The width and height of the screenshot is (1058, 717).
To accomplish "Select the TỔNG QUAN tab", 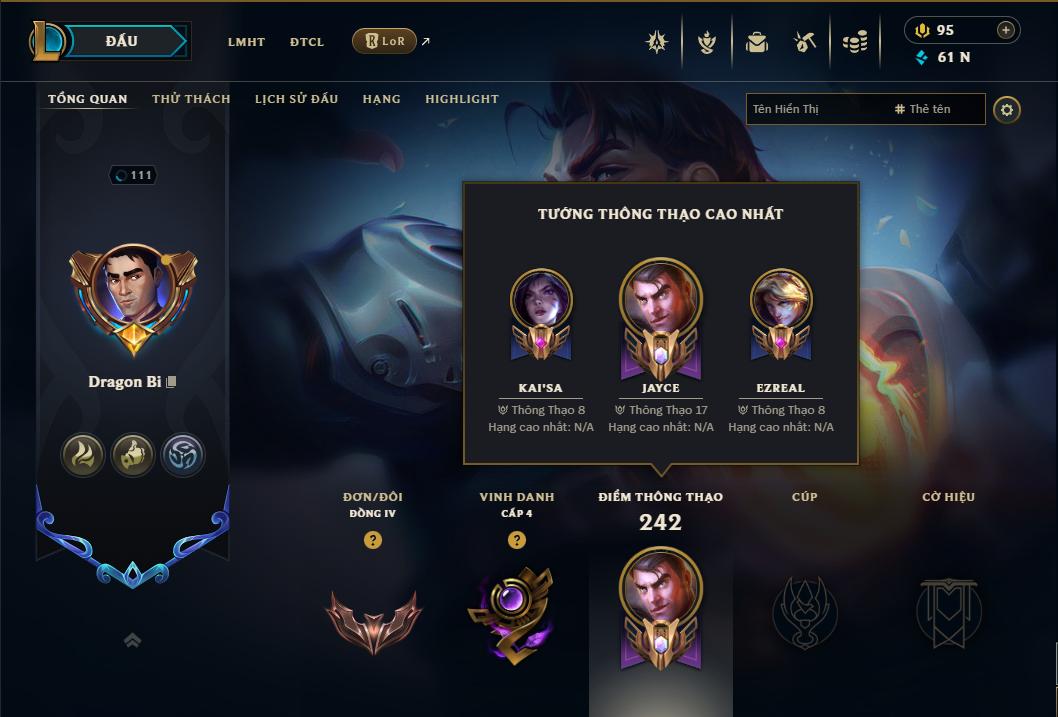I will tap(88, 99).
